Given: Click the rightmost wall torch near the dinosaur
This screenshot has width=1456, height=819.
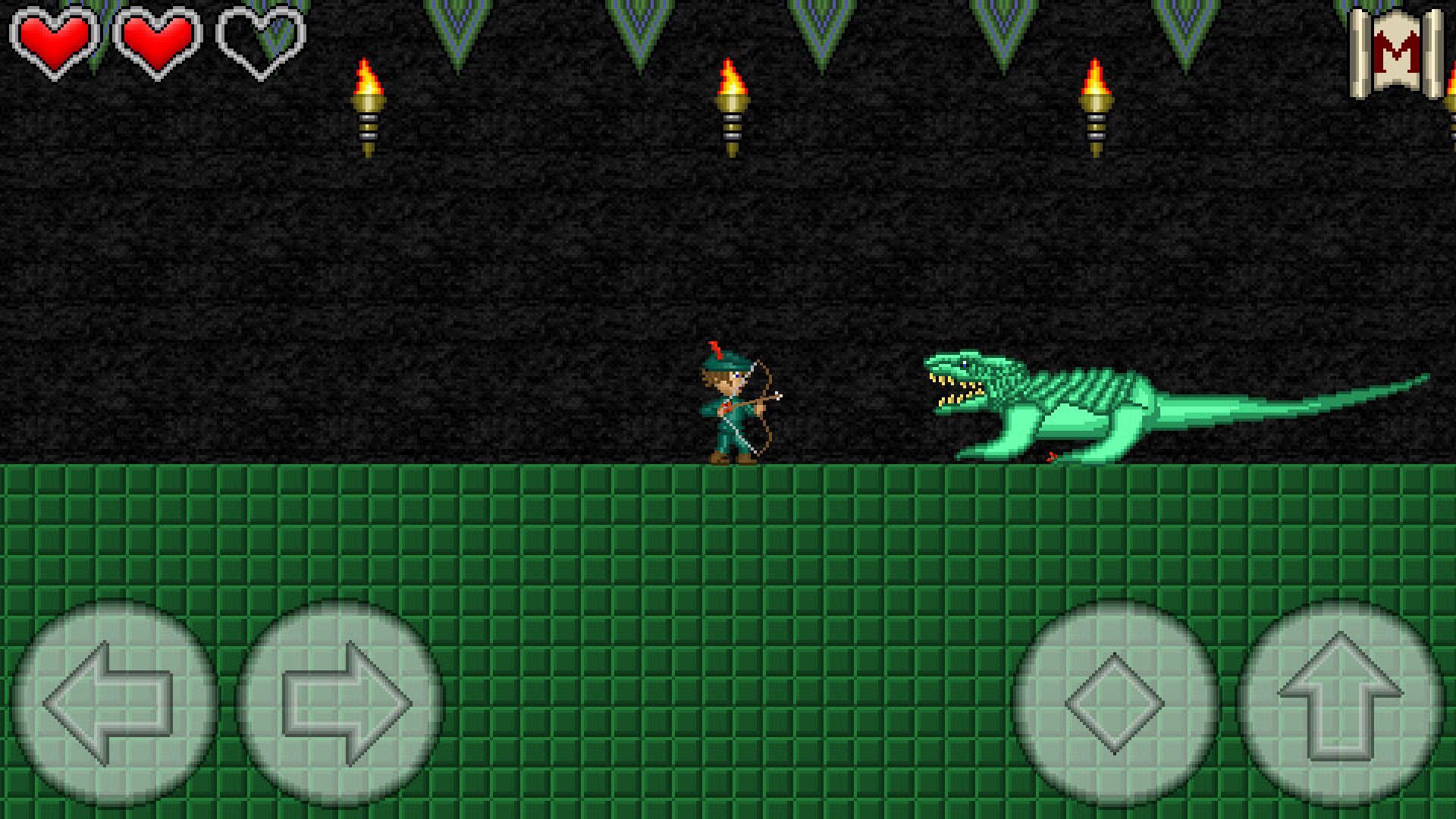Looking at the screenshot, I should (x=1094, y=106).
